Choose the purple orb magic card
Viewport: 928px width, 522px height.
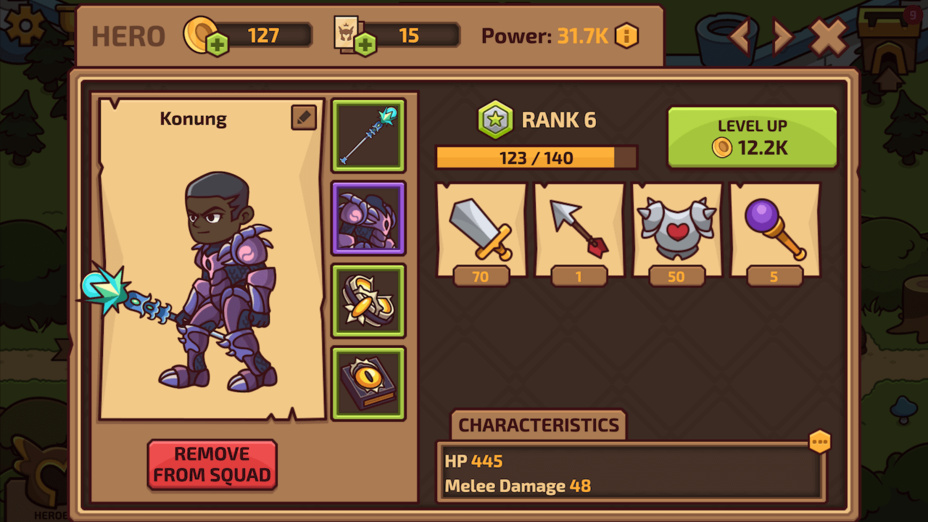[x=774, y=231]
